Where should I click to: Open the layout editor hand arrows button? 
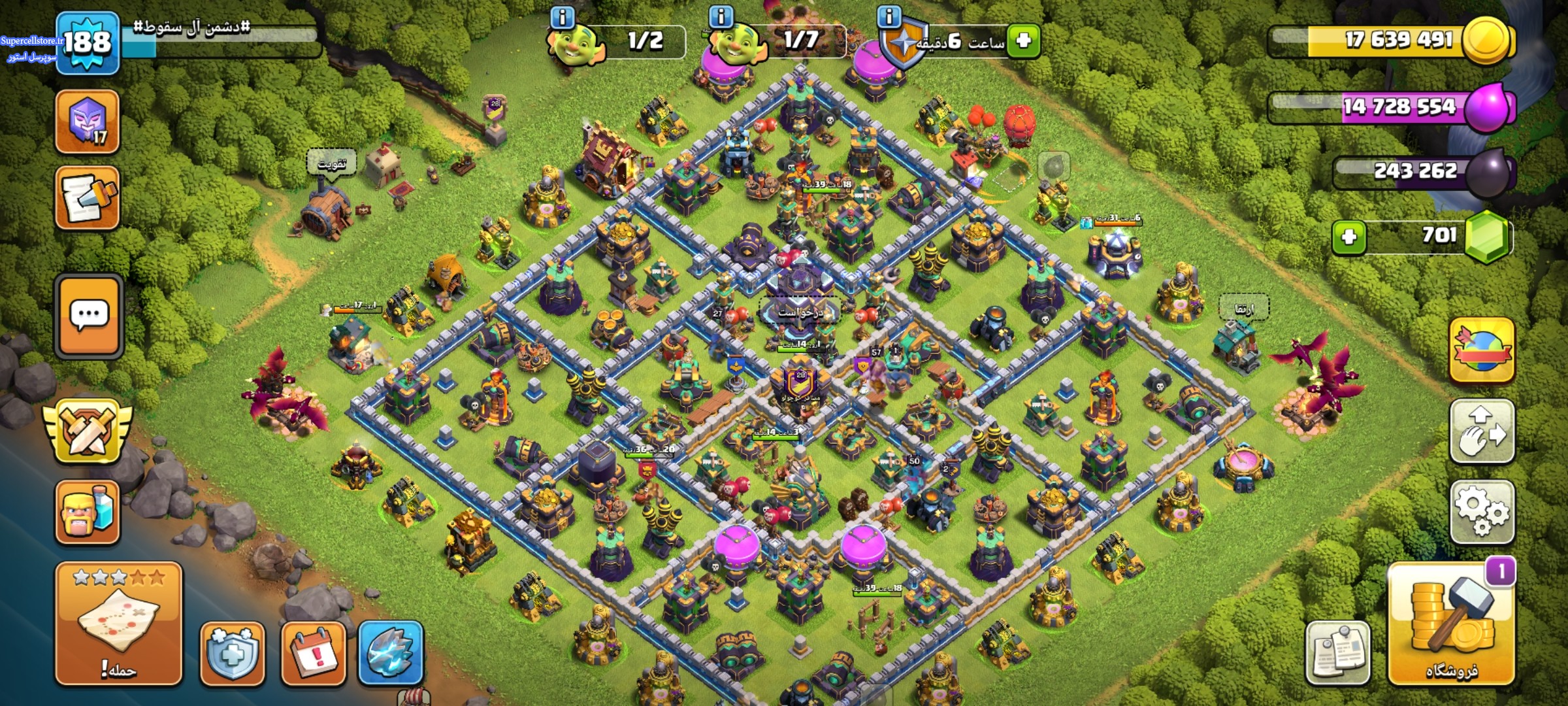[1482, 431]
